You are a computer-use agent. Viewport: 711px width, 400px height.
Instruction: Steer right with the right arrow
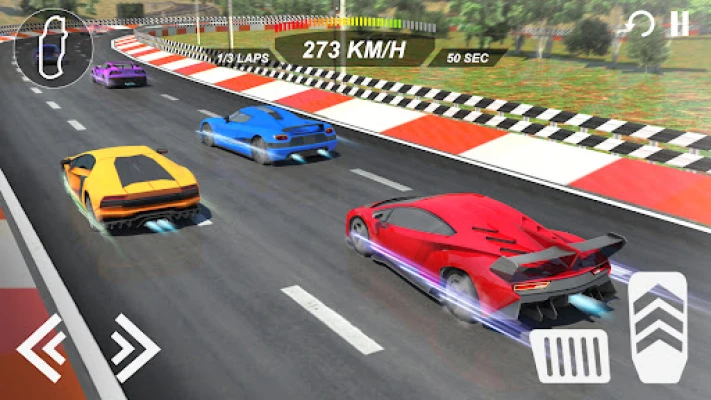(x=134, y=348)
